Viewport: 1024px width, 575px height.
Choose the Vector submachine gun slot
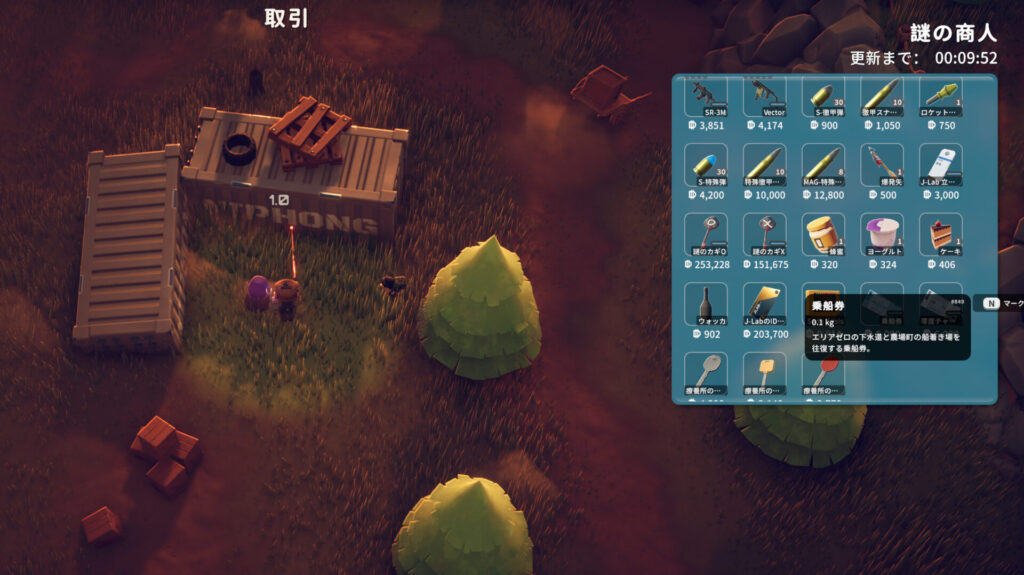point(765,97)
